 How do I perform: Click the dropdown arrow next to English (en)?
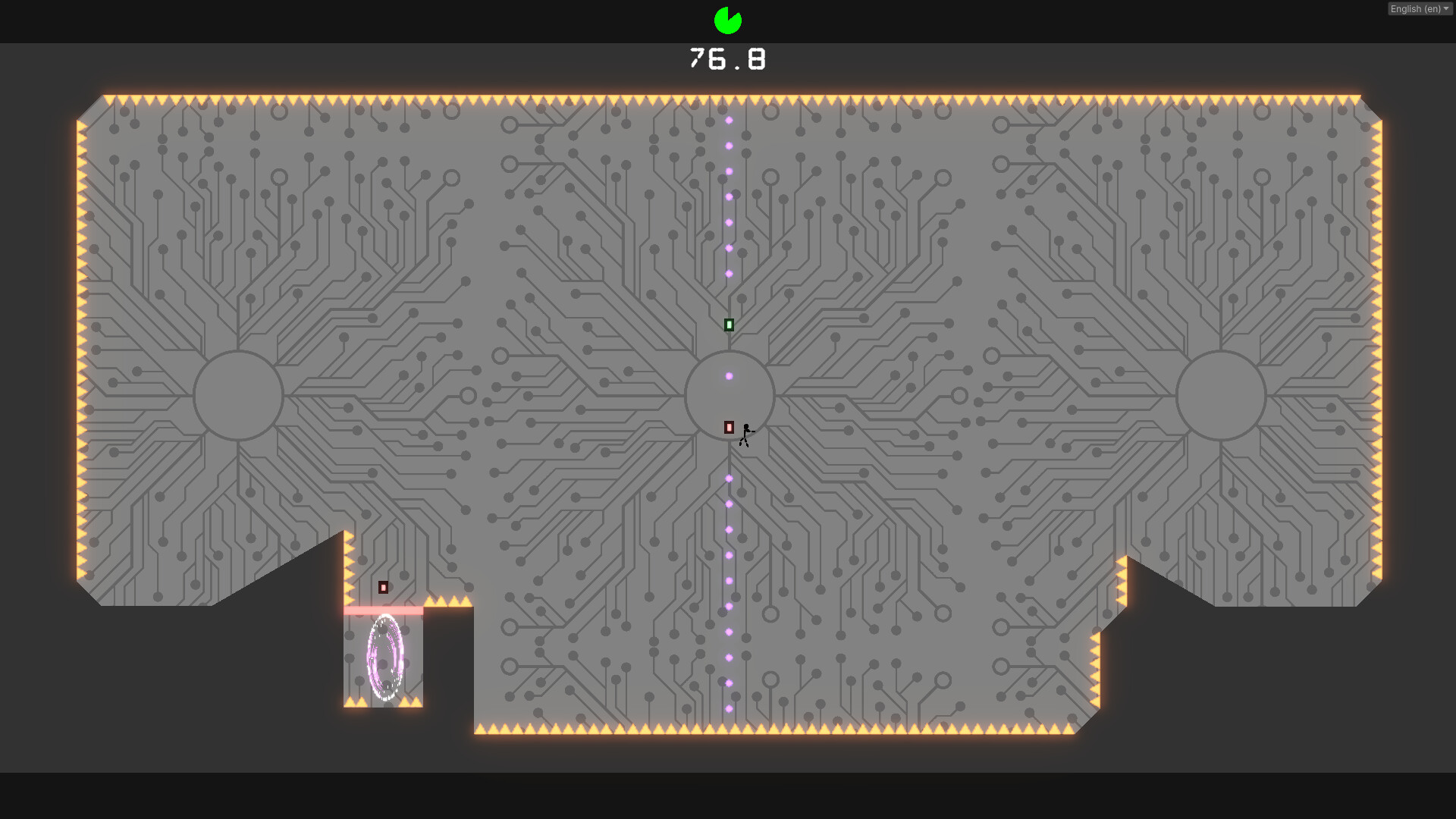(1447, 8)
